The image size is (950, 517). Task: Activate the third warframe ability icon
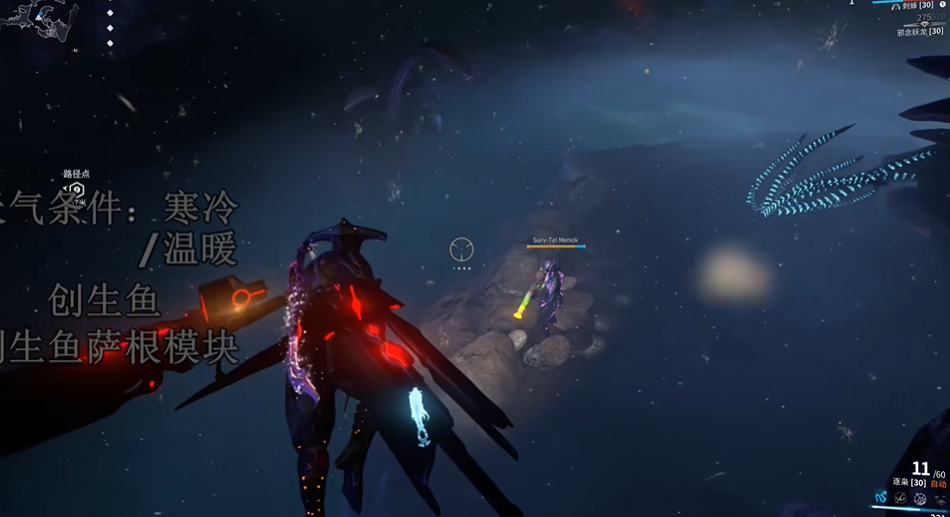[x=920, y=497]
